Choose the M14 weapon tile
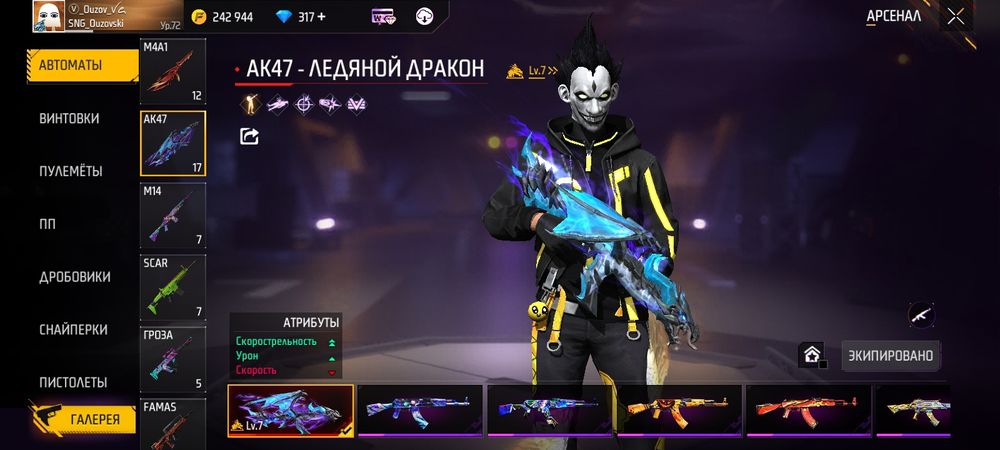 pos(172,216)
